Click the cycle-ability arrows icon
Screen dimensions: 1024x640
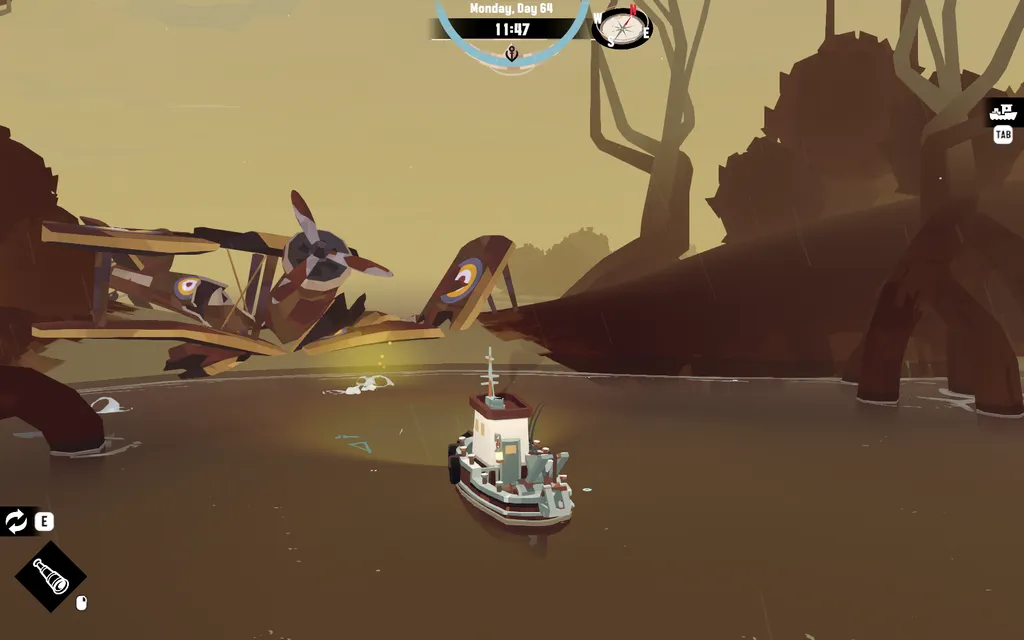[x=16, y=521]
